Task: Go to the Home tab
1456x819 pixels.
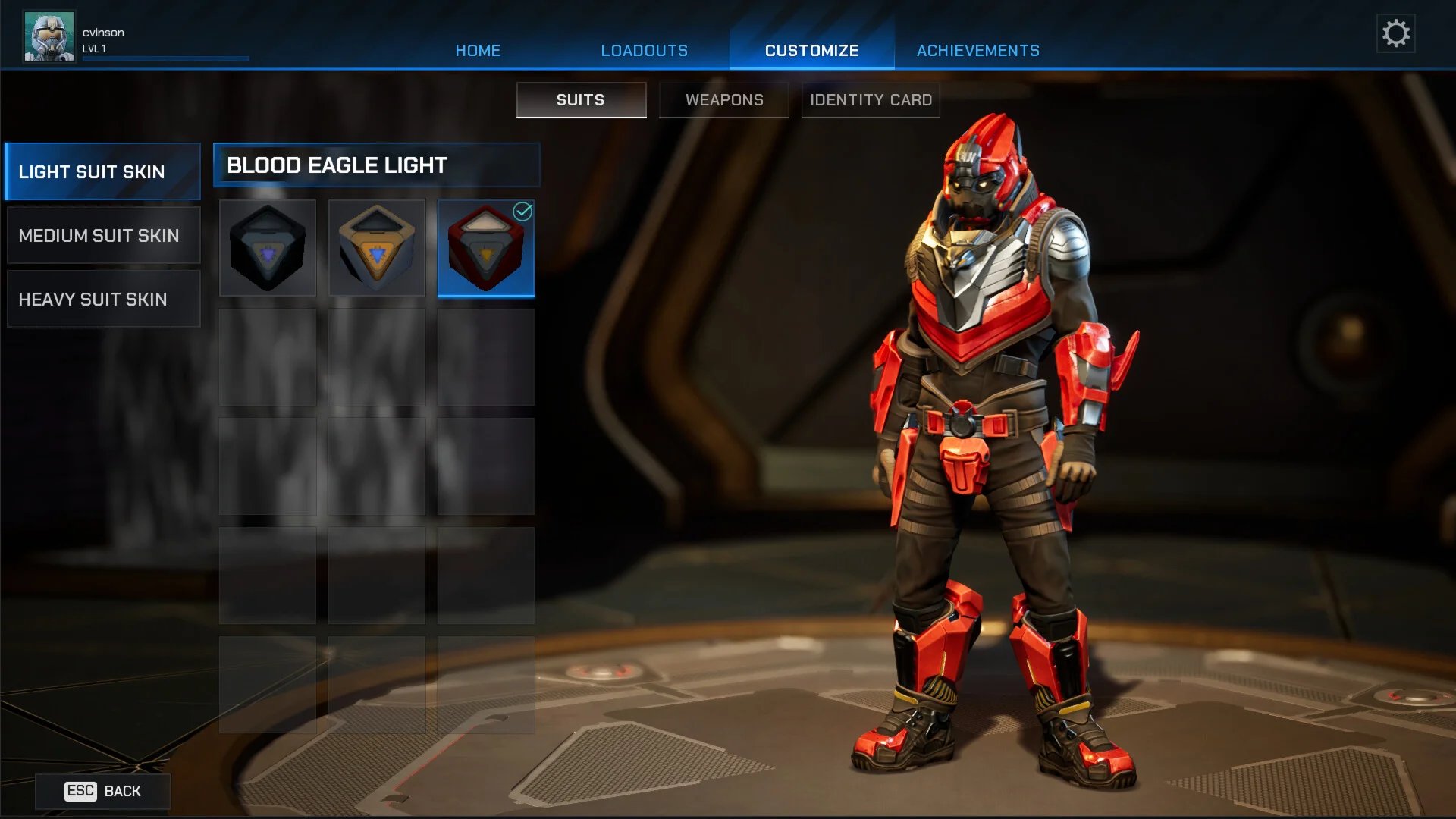Action: (x=478, y=51)
